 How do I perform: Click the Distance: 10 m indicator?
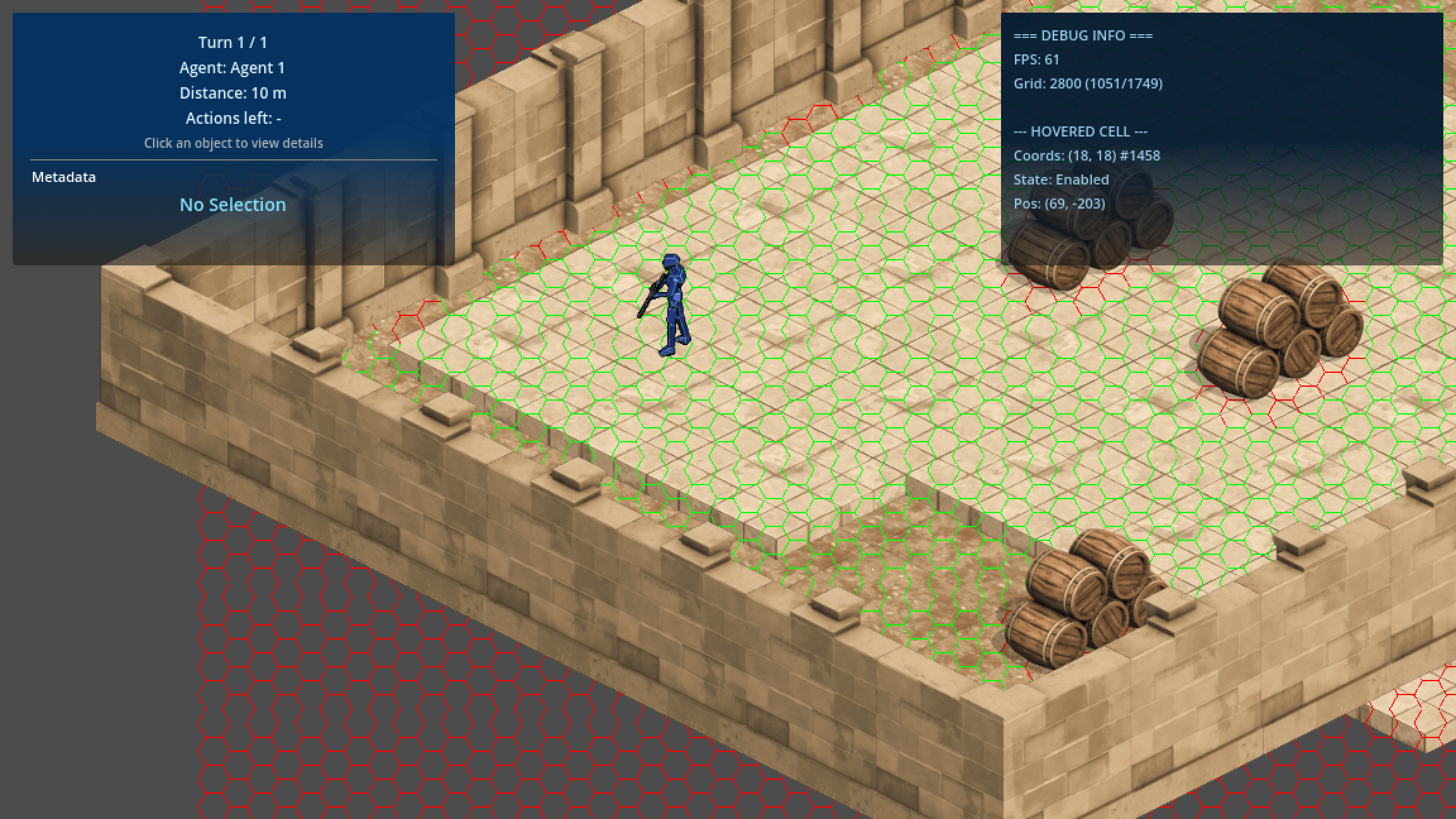pyautogui.click(x=233, y=92)
